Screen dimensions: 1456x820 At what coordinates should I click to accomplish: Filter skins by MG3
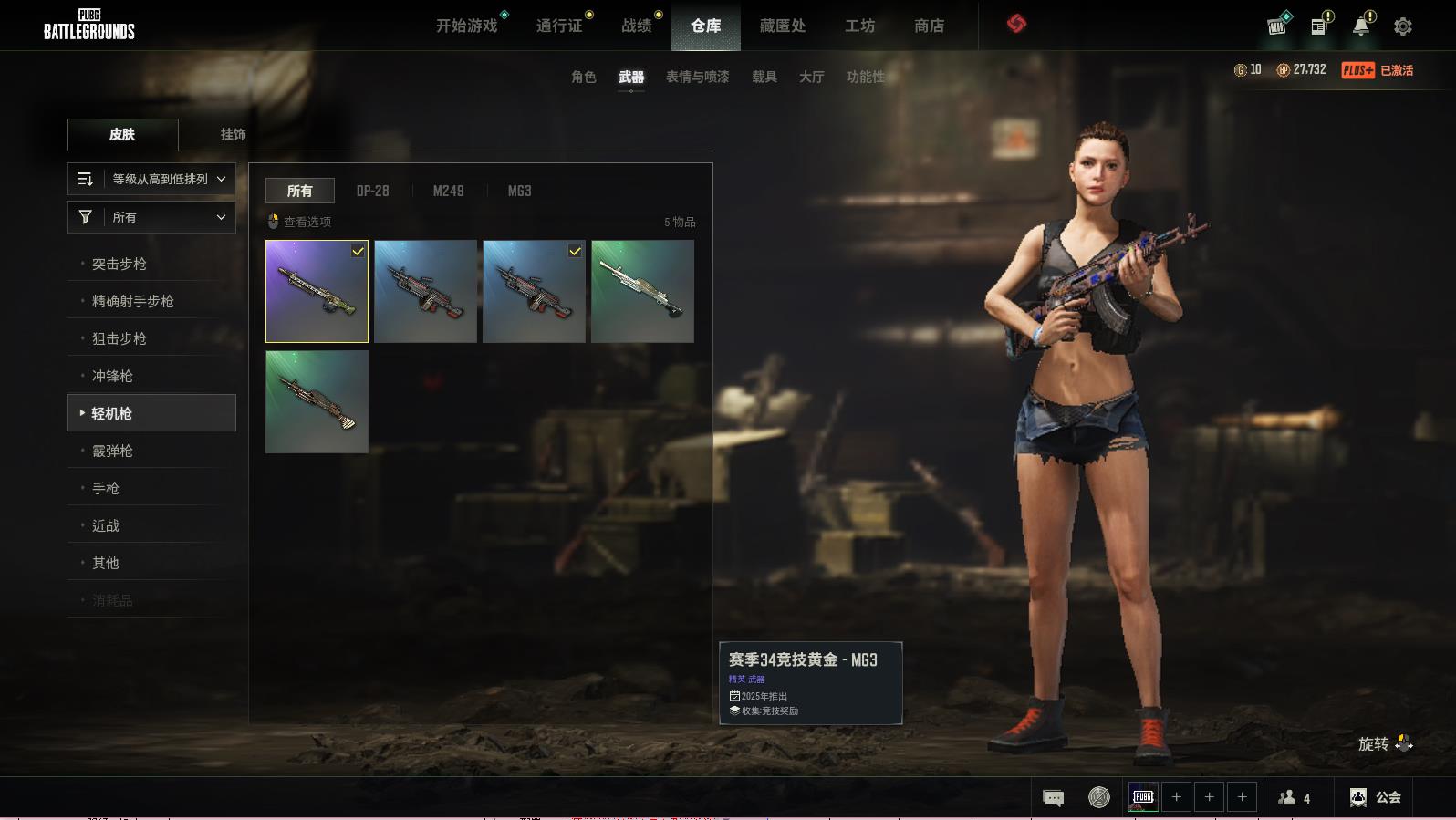coord(519,191)
